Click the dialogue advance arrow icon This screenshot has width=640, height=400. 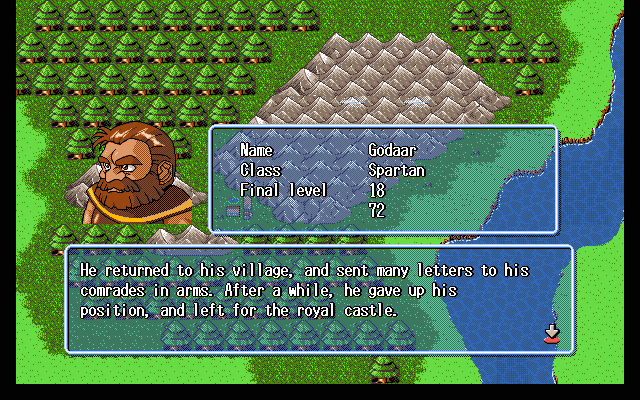click(x=551, y=334)
